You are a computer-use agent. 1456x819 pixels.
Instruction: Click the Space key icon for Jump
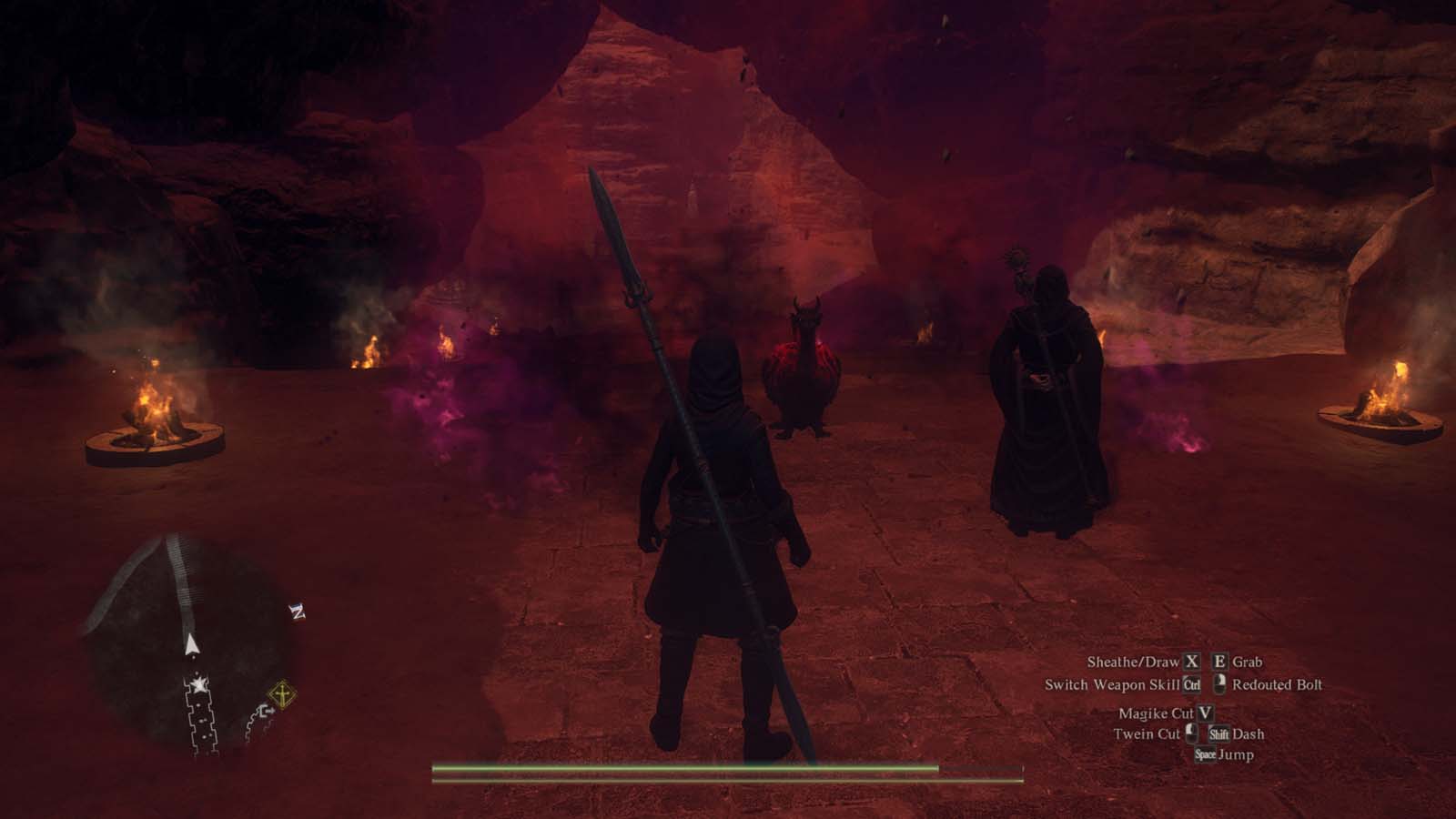coord(1206,754)
